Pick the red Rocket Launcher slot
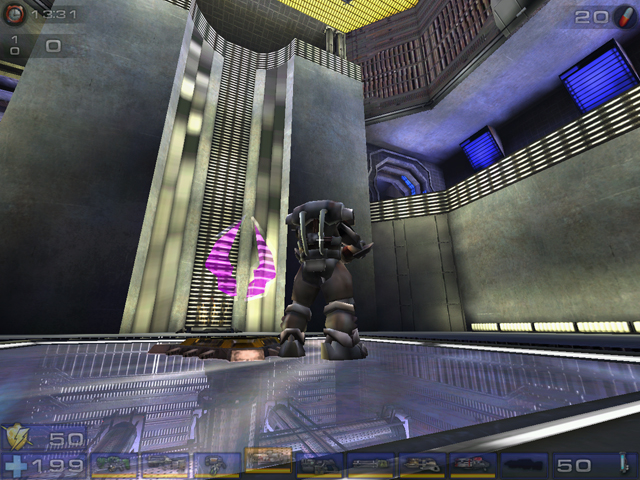Viewport: 640px width, 480px height. [x=473, y=464]
